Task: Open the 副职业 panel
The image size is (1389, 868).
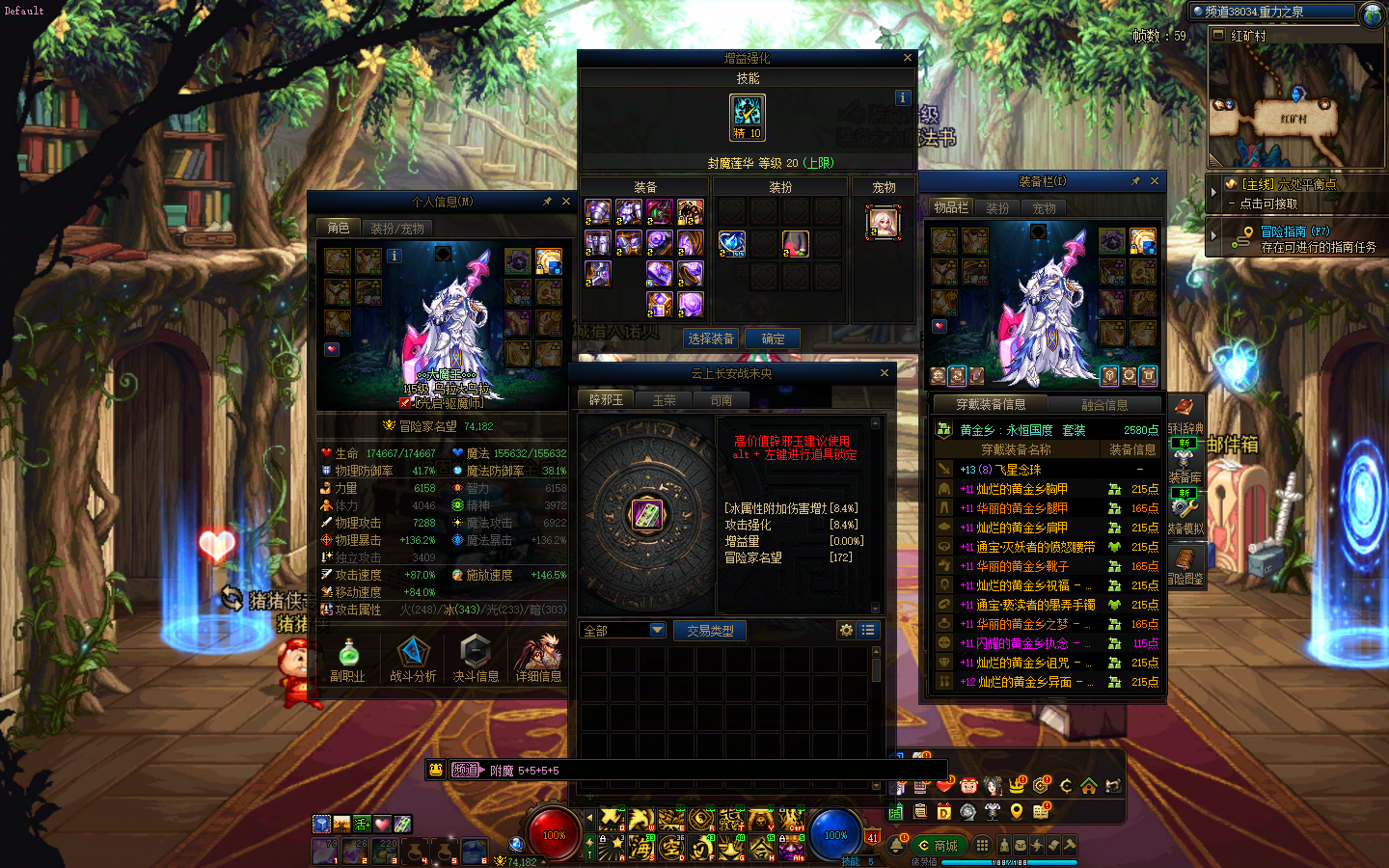Action: (347, 659)
